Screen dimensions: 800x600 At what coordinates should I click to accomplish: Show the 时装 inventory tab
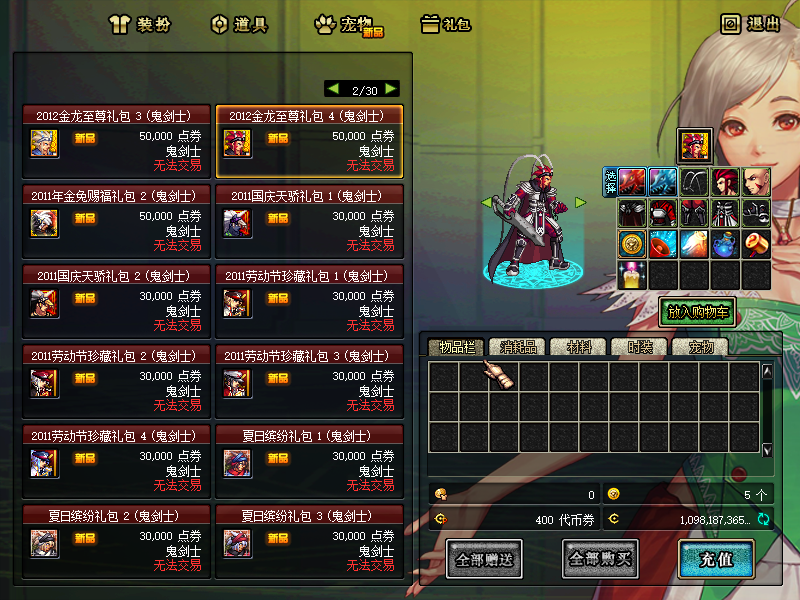tap(639, 347)
